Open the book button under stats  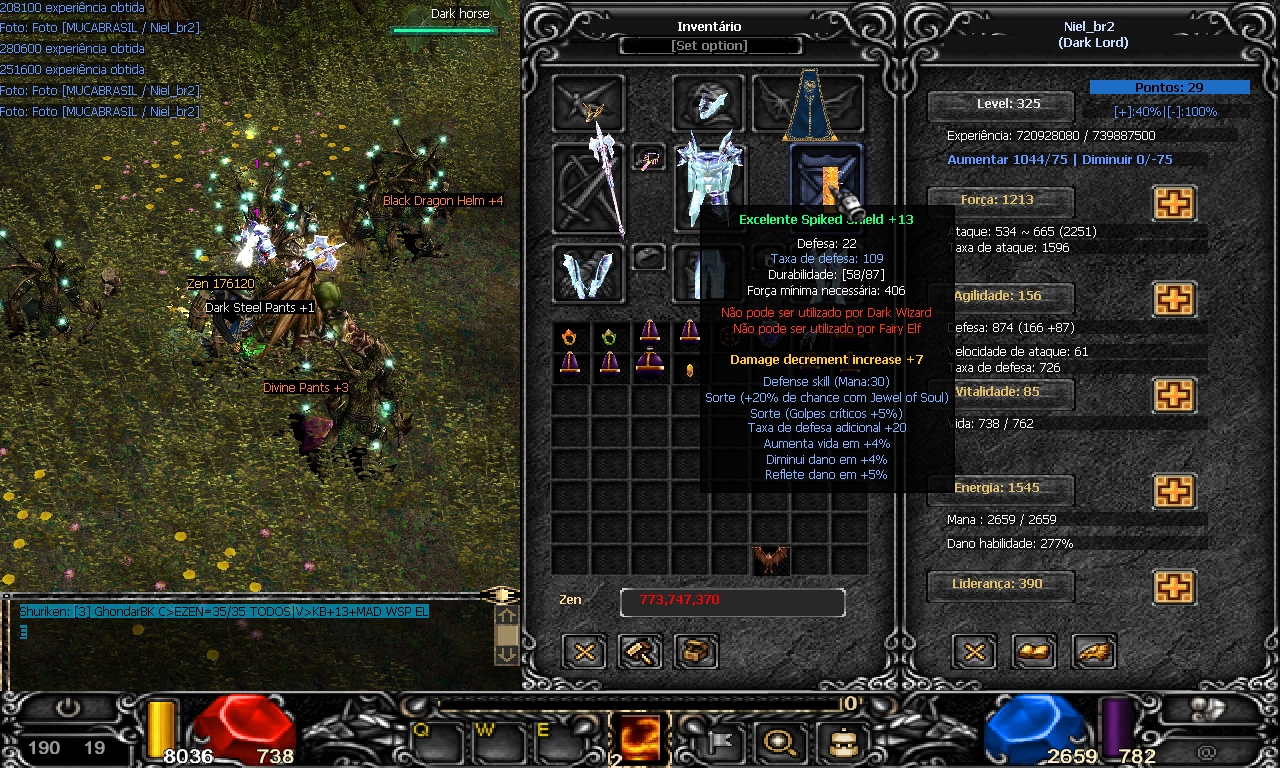tap(1035, 652)
